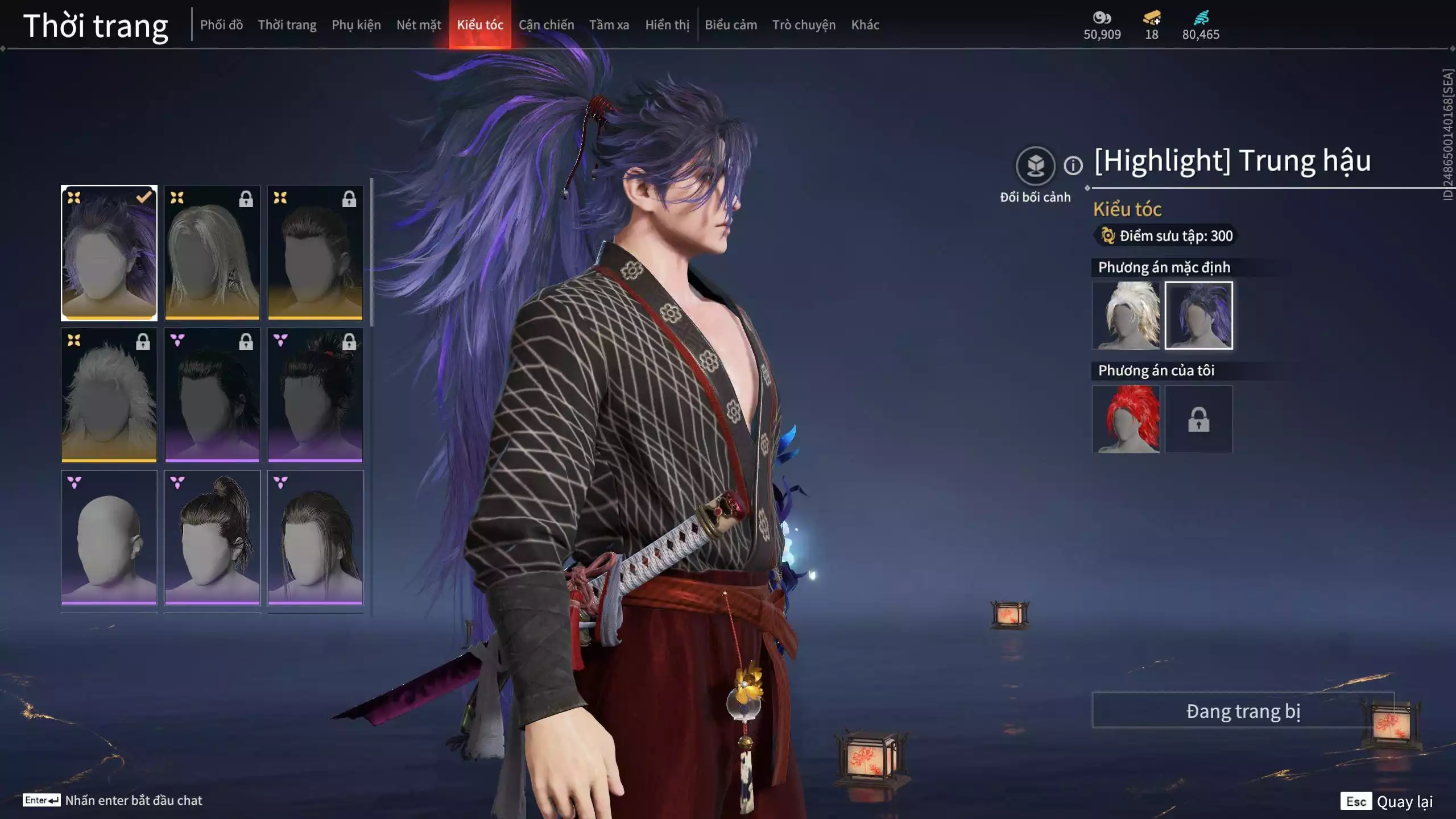Open the Biểu cảm tab
This screenshot has width=1456, height=819.
tap(731, 24)
